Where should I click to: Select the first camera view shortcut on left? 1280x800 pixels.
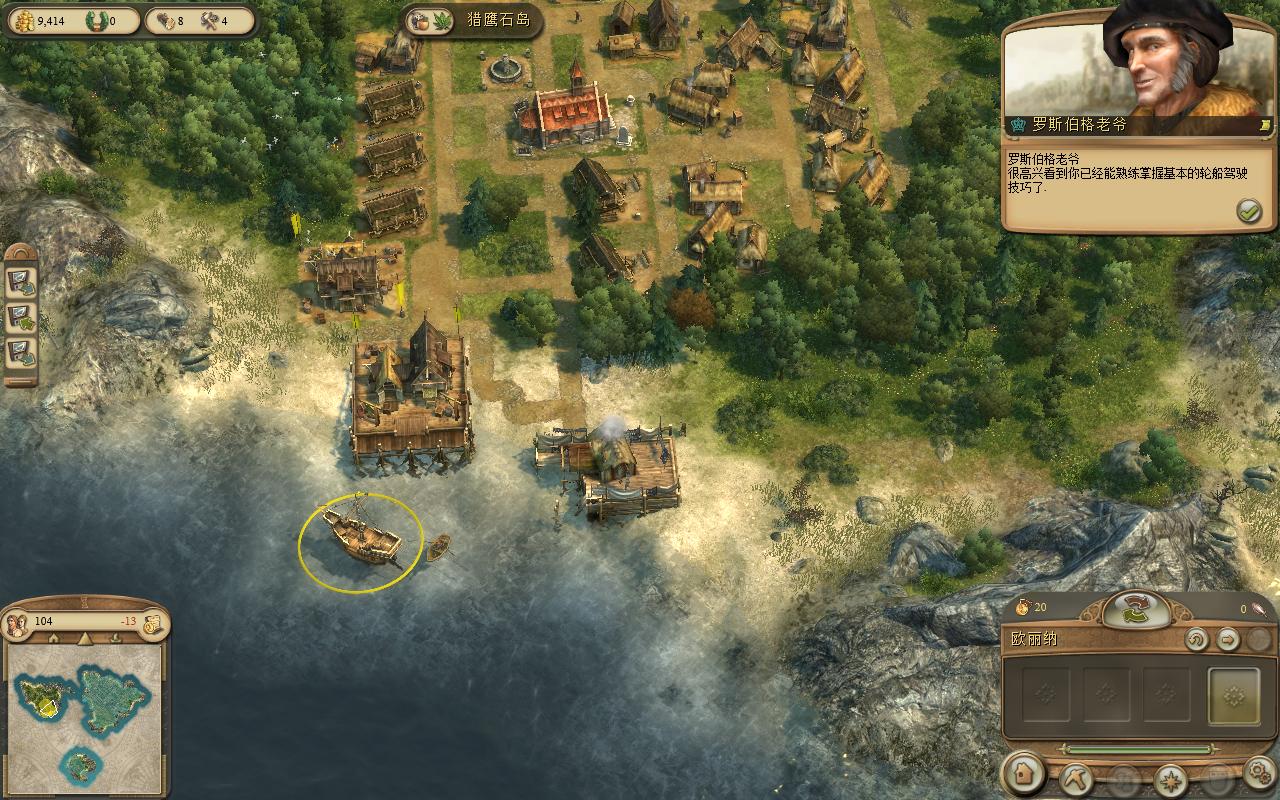click(21, 282)
